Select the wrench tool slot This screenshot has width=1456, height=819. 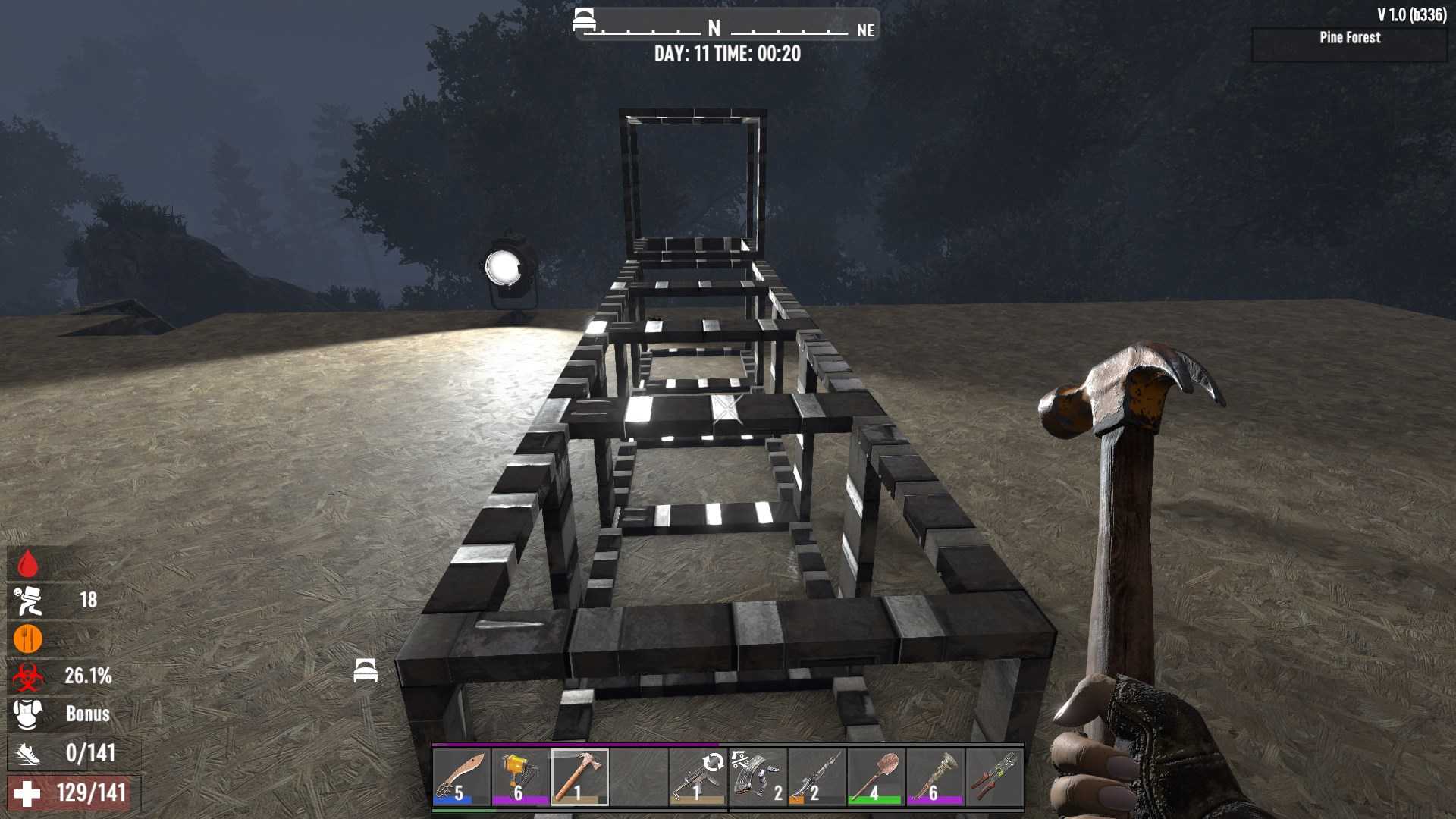pos(934,777)
